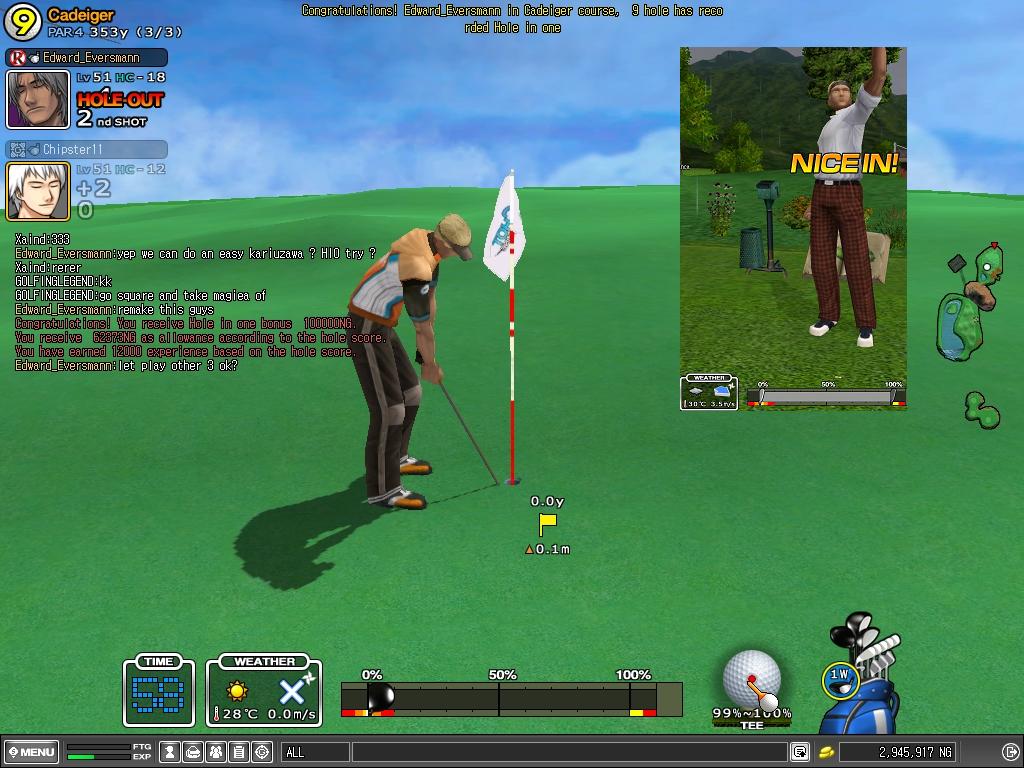Click the open printer-like tray icon

pyautogui.click(x=193, y=752)
